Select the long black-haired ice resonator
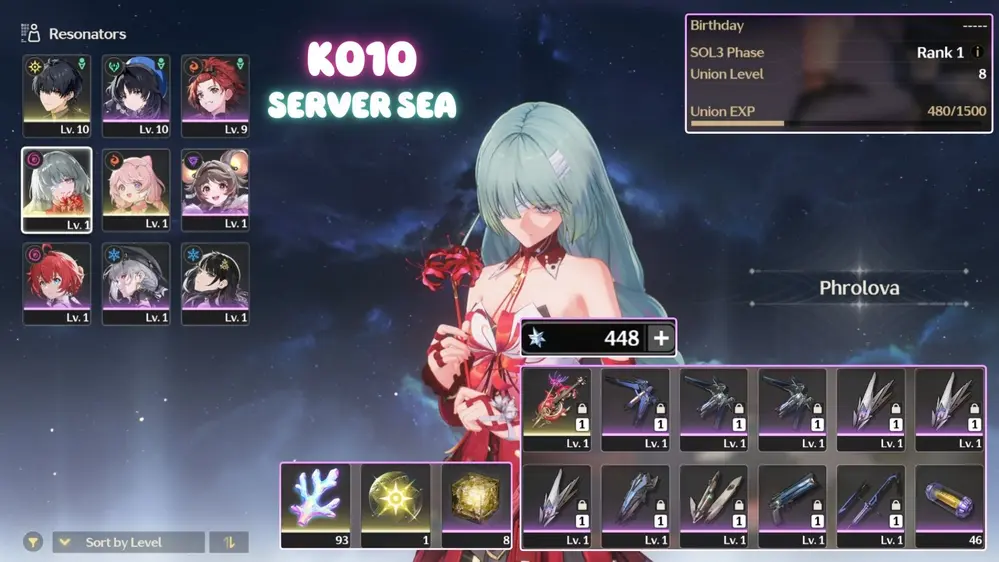Viewport: 999px width, 562px height. coord(215,284)
